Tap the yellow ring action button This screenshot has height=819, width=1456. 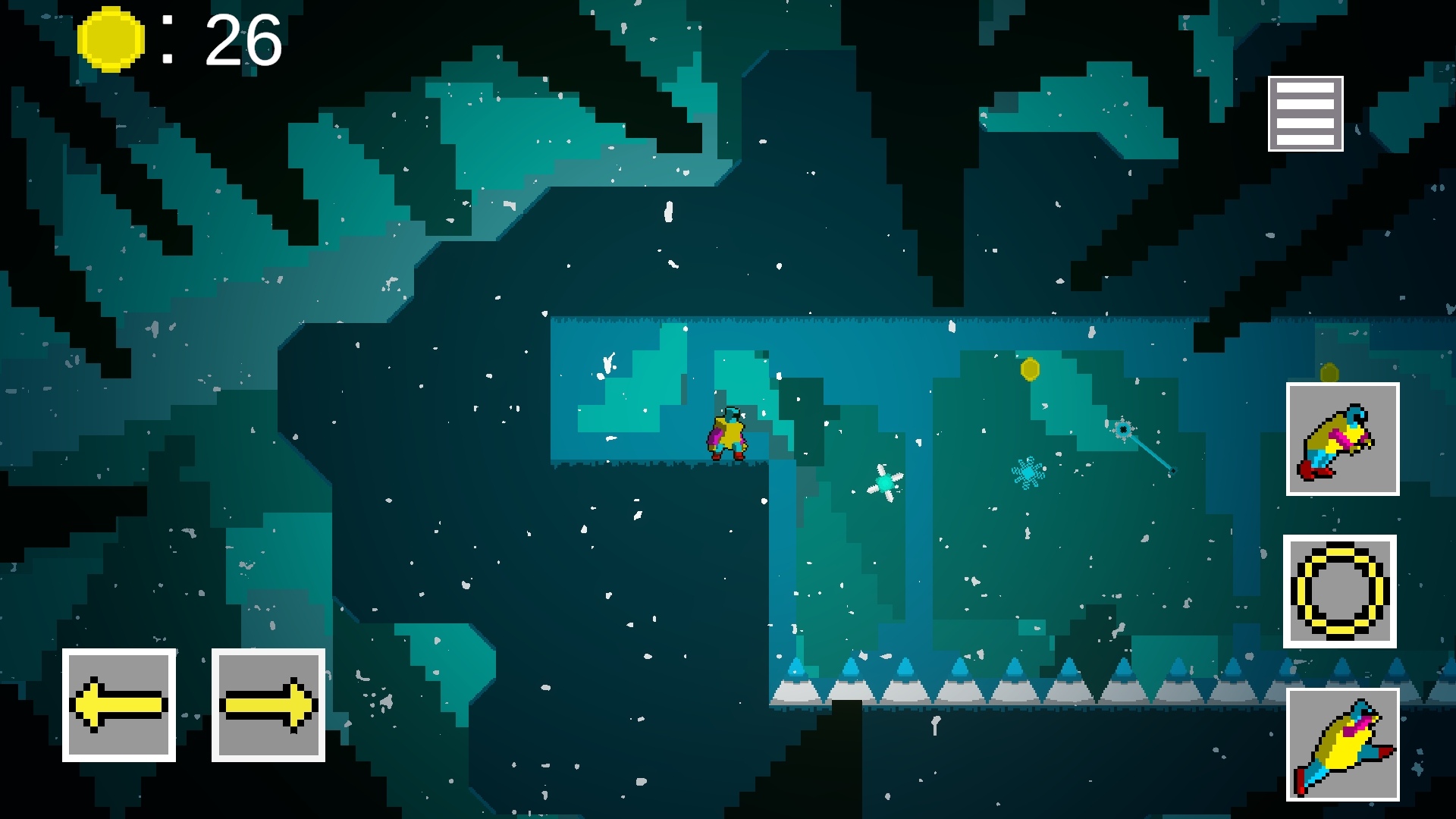click(1340, 591)
